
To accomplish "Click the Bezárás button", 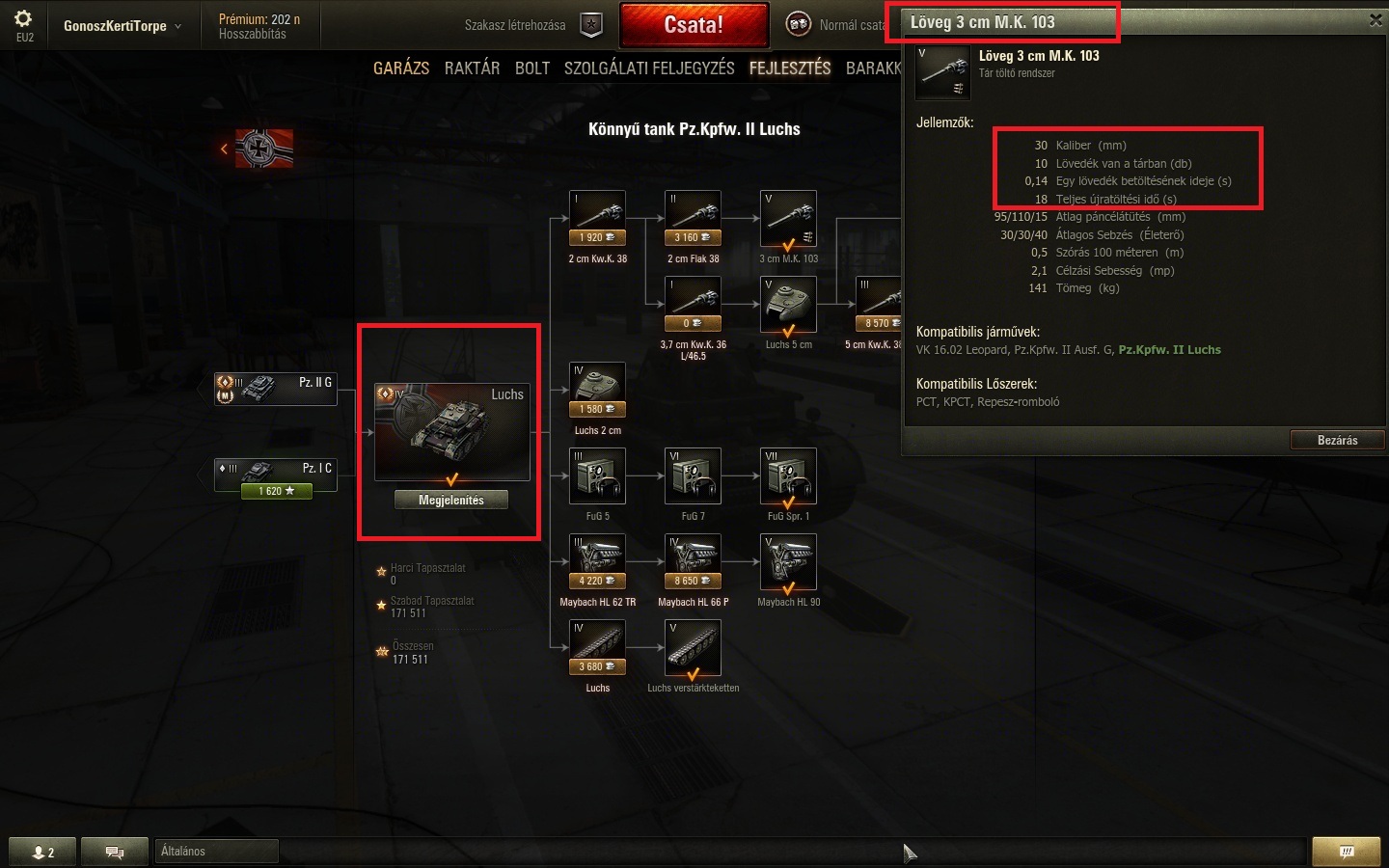I will pyautogui.click(x=1337, y=441).
